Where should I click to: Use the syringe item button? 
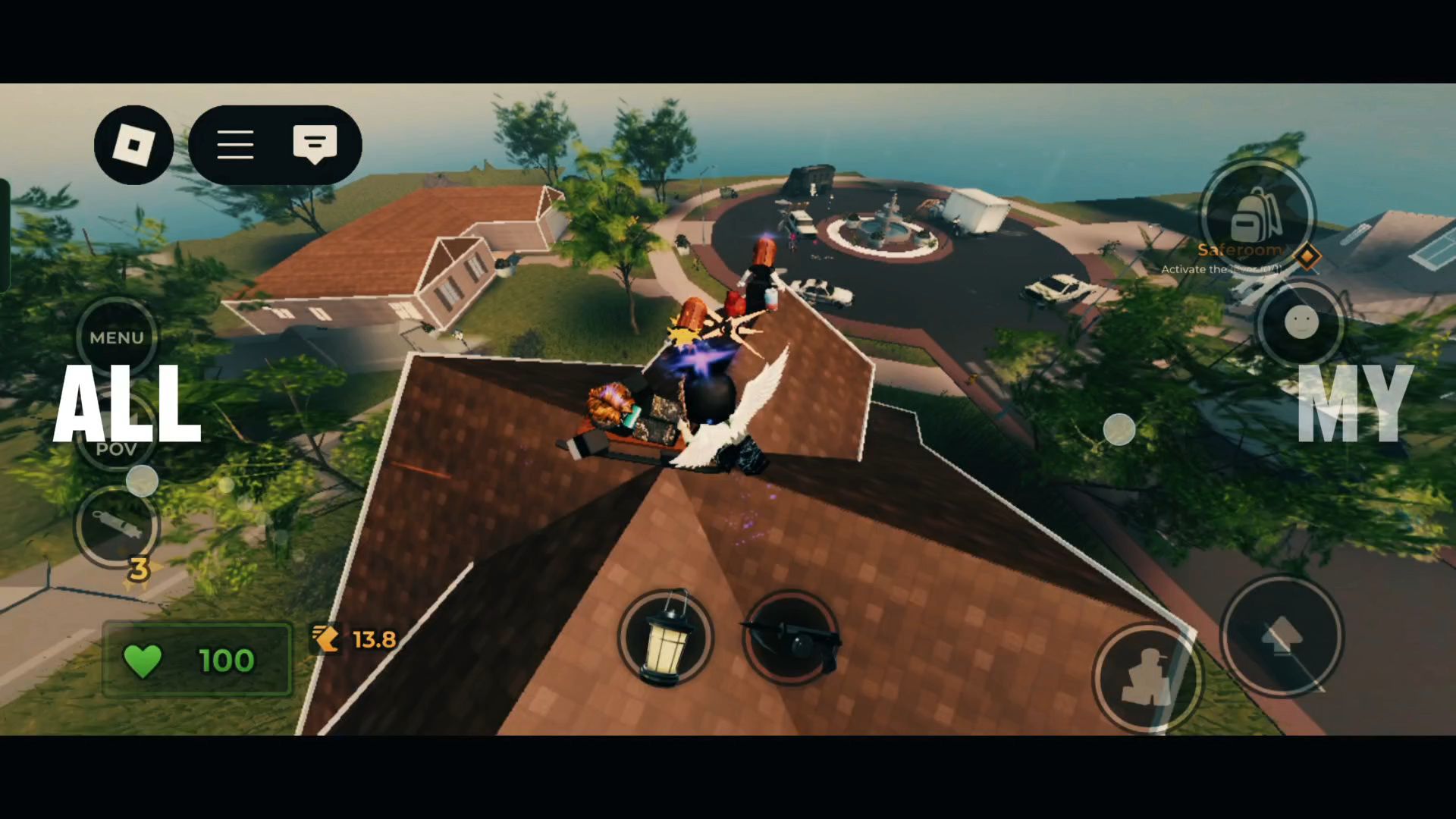point(116,526)
